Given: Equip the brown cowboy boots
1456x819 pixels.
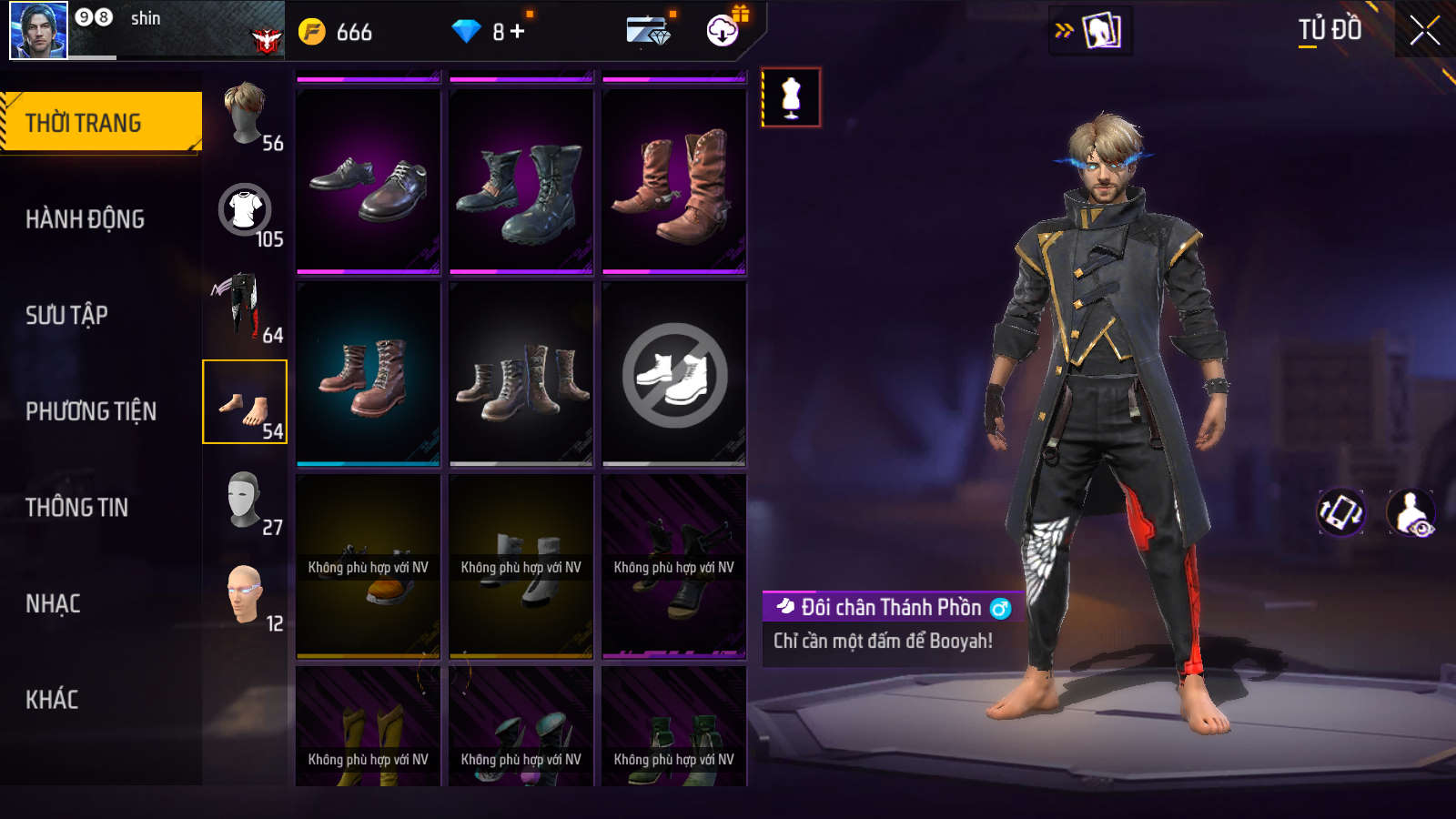Looking at the screenshot, I should (x=674, y=181).
